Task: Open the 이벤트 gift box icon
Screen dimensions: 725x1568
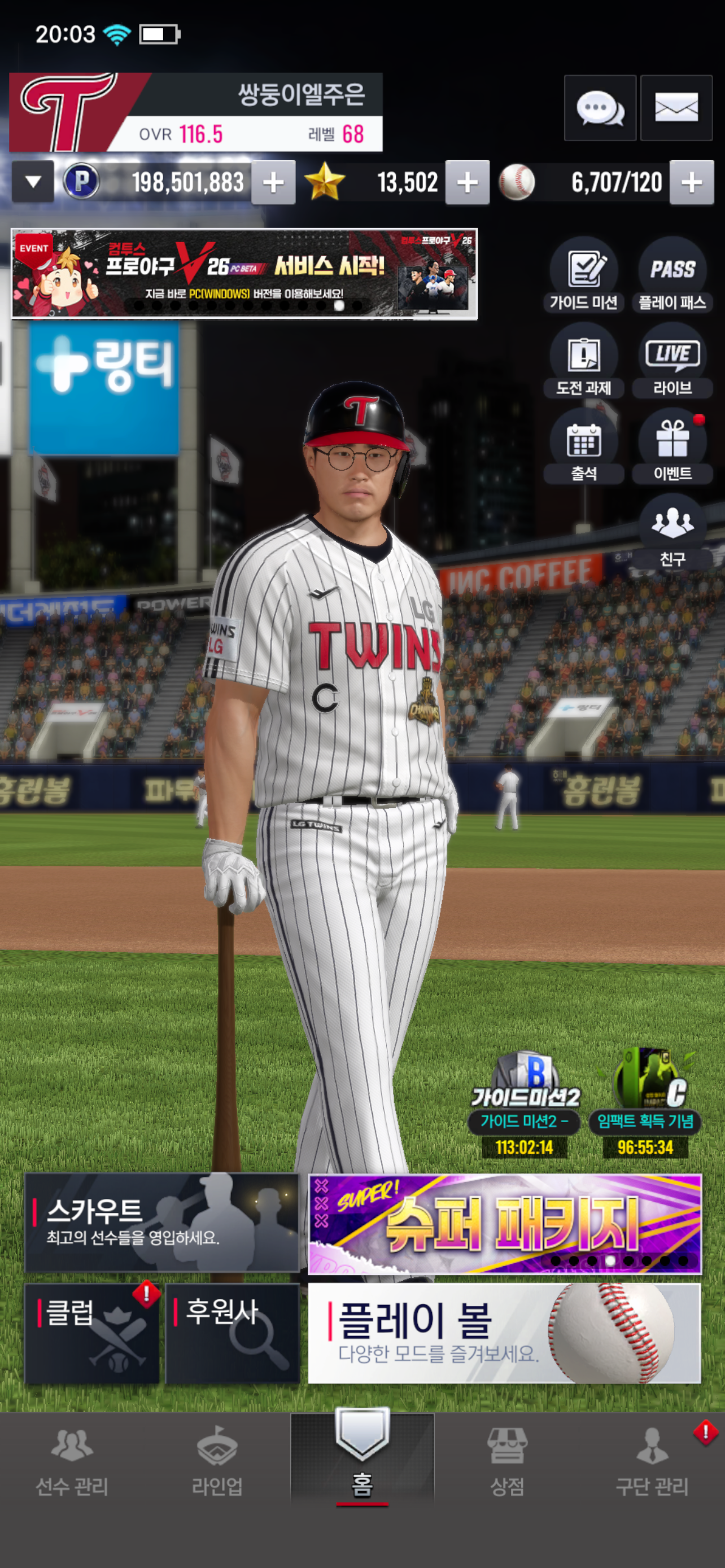Action: point(672,448)
